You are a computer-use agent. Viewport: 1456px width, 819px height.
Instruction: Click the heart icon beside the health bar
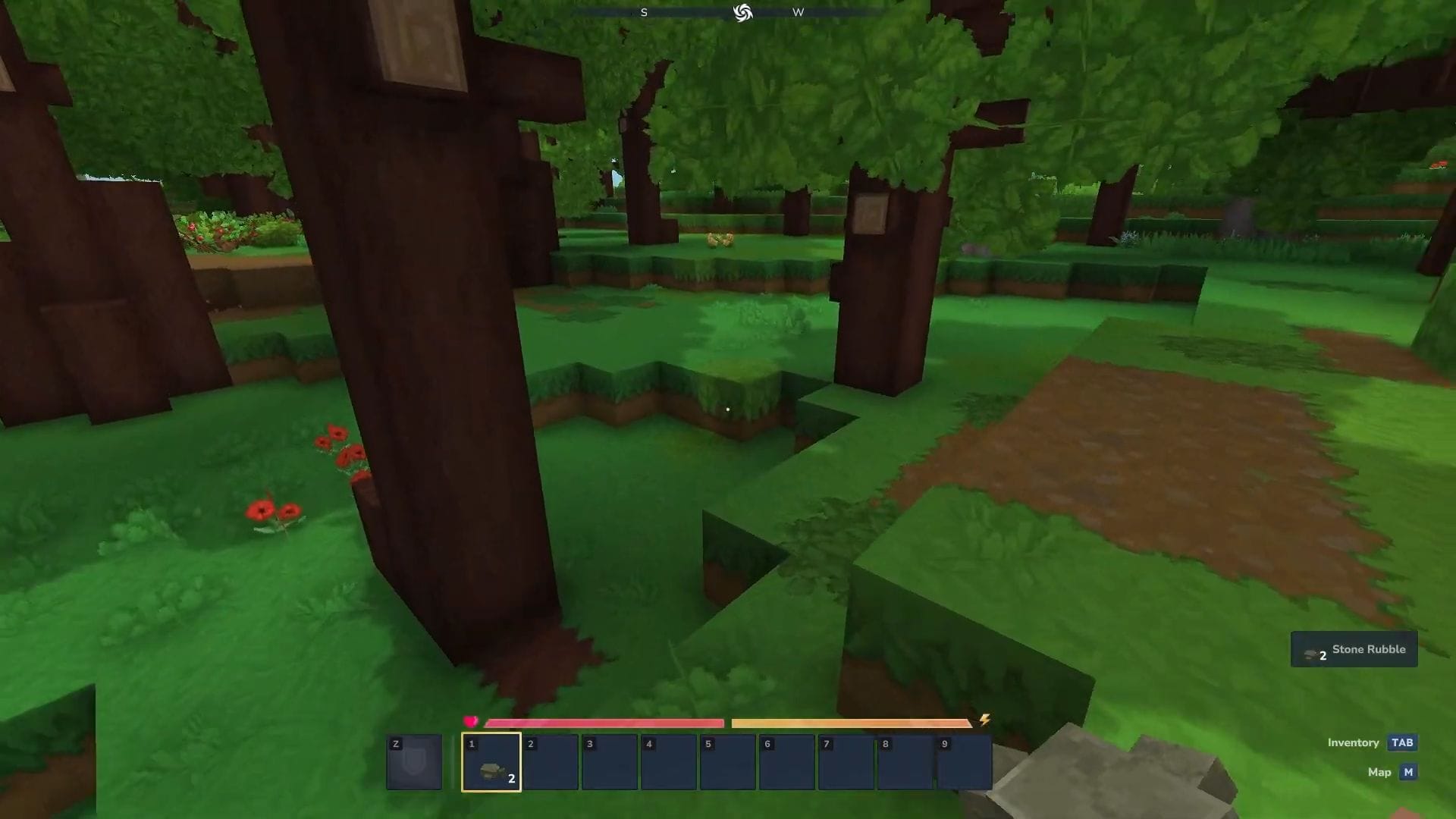pos(472,721)
